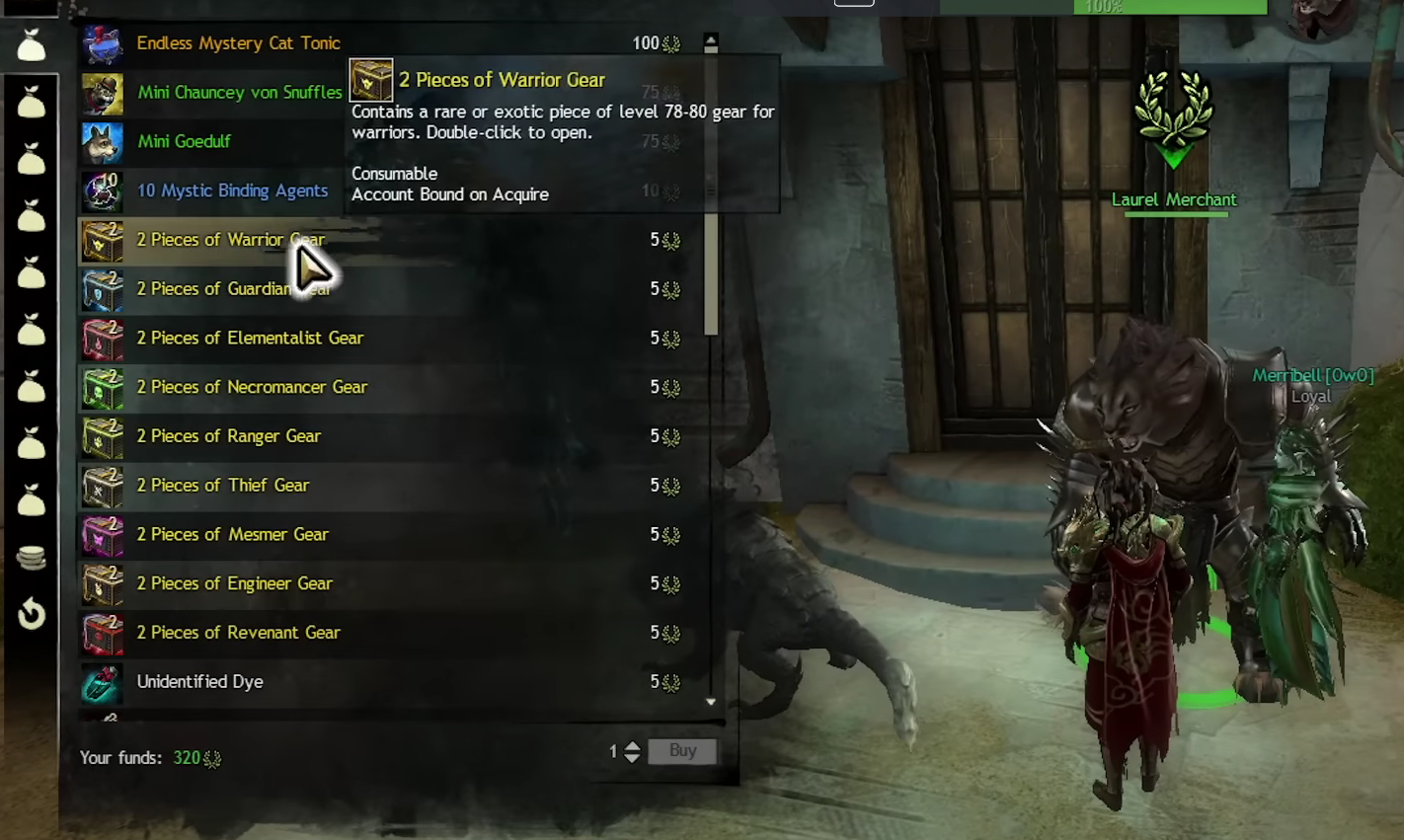1404x840 pixels.
Task: Pick 10 Mystic Binding Agents
Action: 232,191
